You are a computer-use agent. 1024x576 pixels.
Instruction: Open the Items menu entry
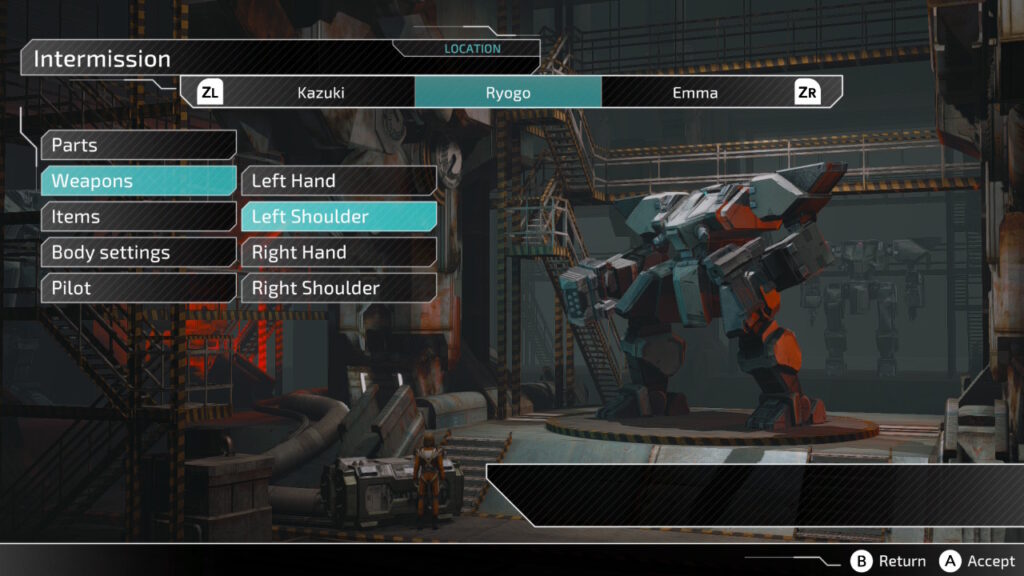point(138,217)
